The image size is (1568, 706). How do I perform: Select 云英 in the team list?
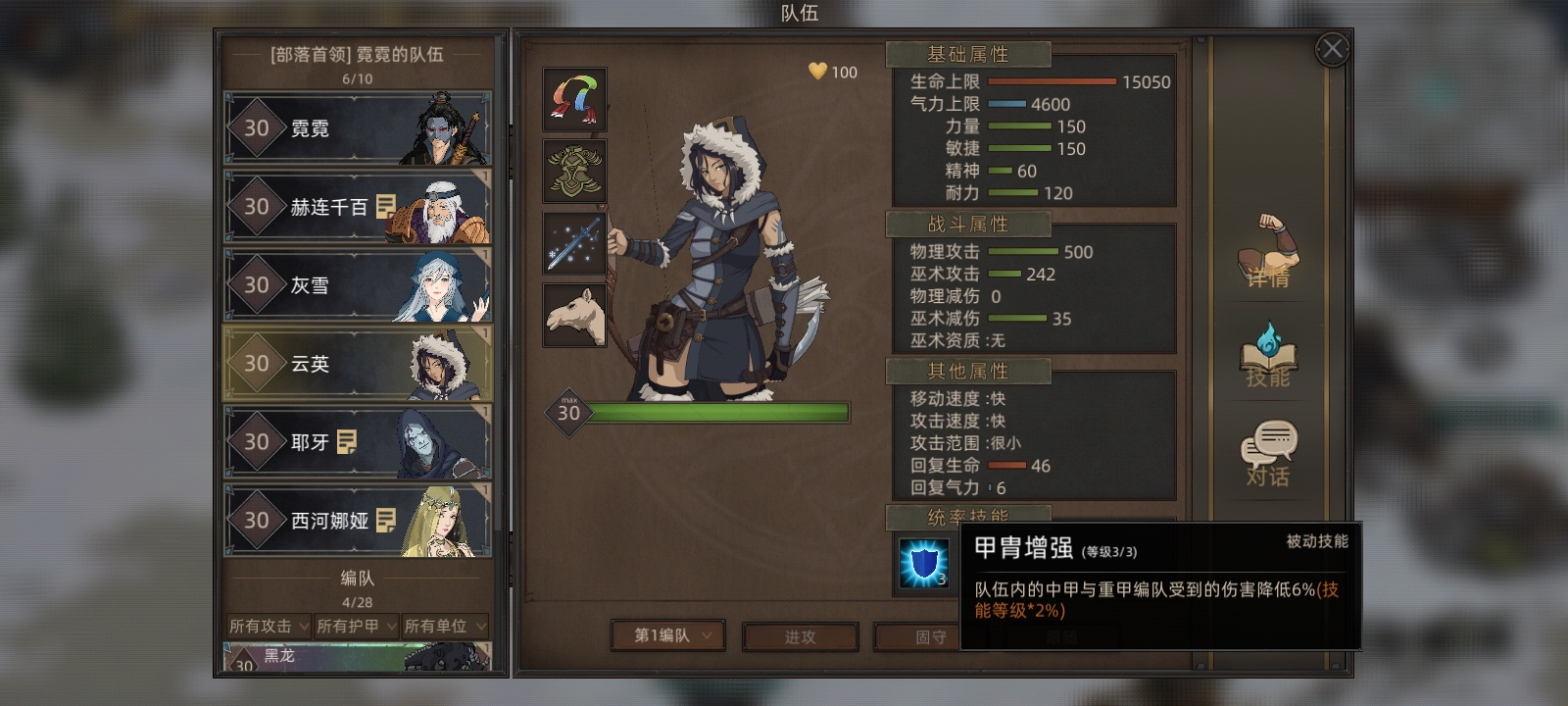tap(358, 364)
